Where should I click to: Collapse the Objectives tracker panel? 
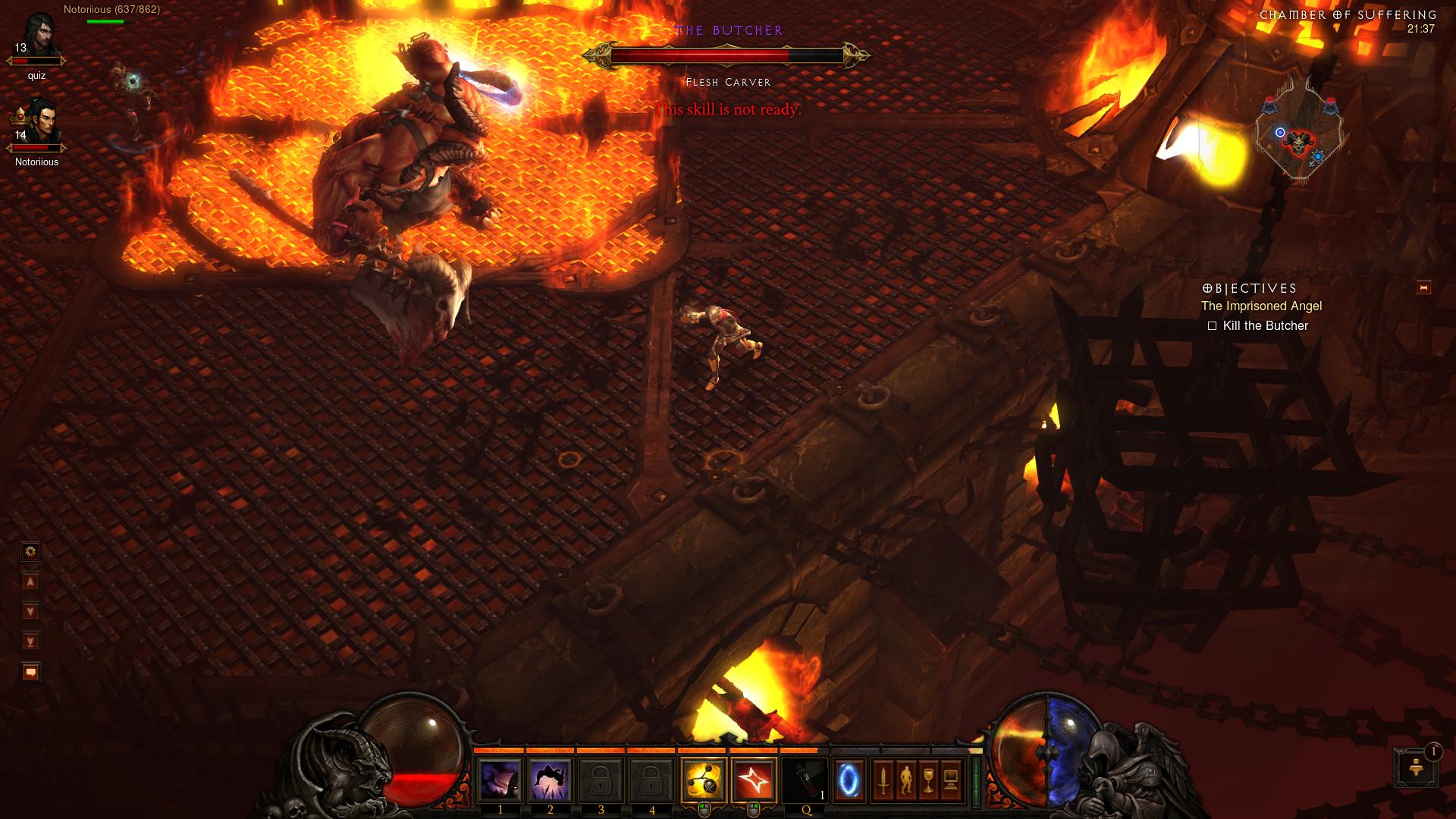(1423, 287)
